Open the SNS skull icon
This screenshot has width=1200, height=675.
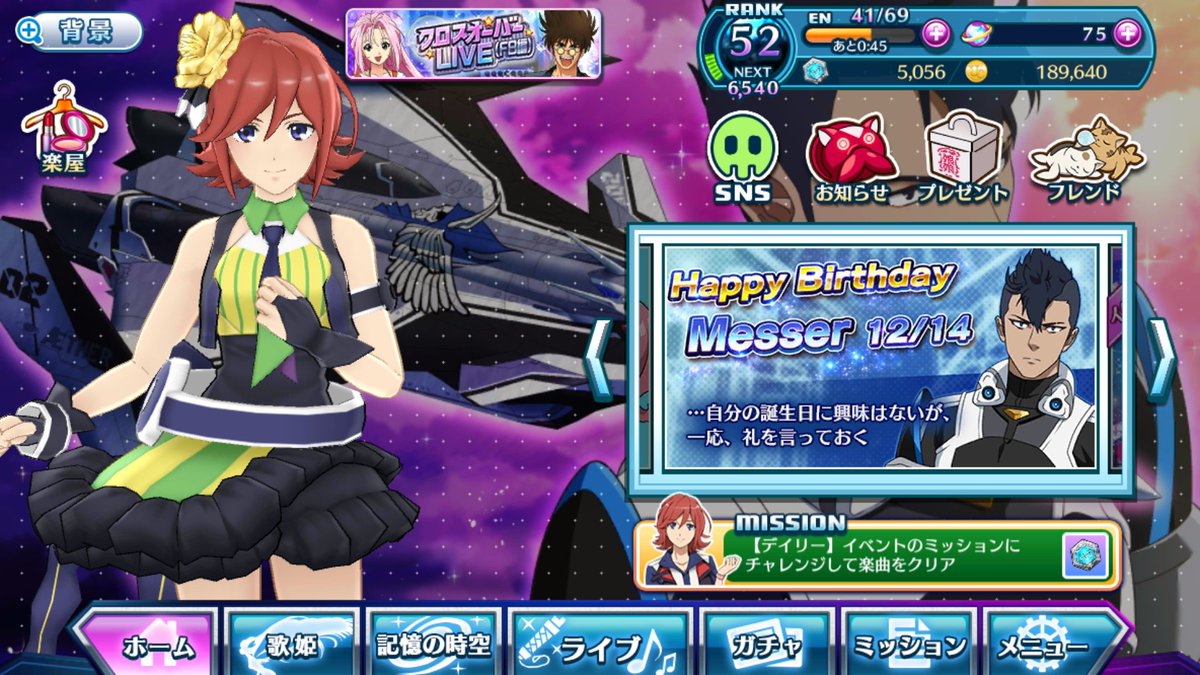click(741, 156)
